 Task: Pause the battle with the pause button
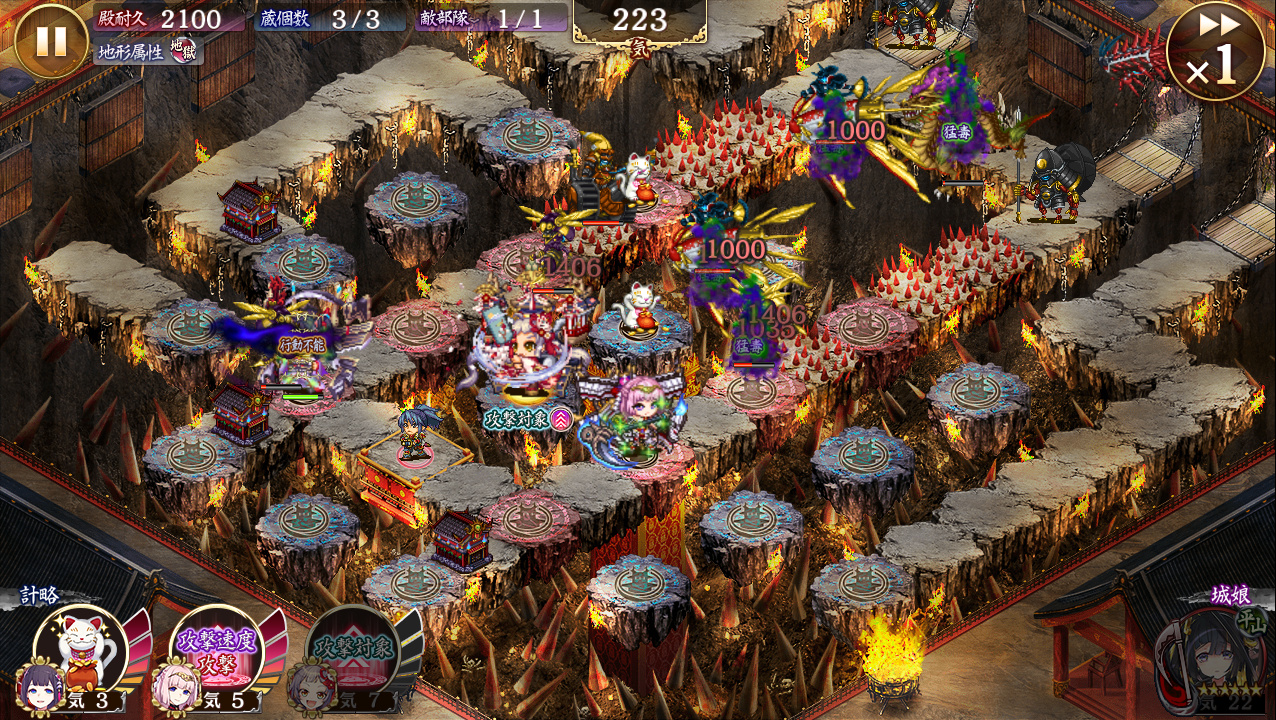51,42
